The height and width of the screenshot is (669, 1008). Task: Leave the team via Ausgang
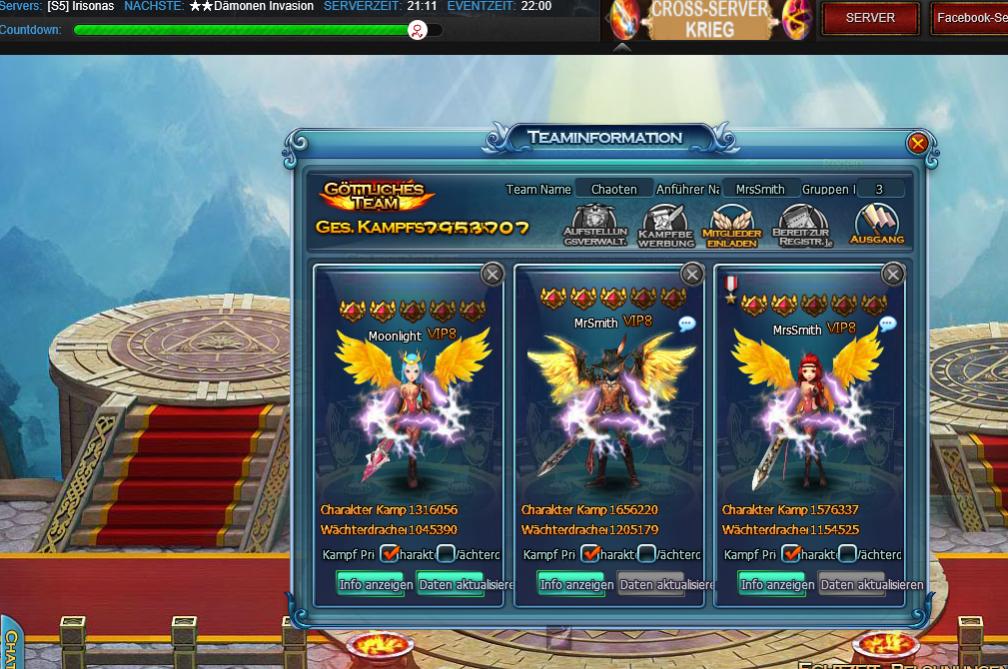coord(877,225)
